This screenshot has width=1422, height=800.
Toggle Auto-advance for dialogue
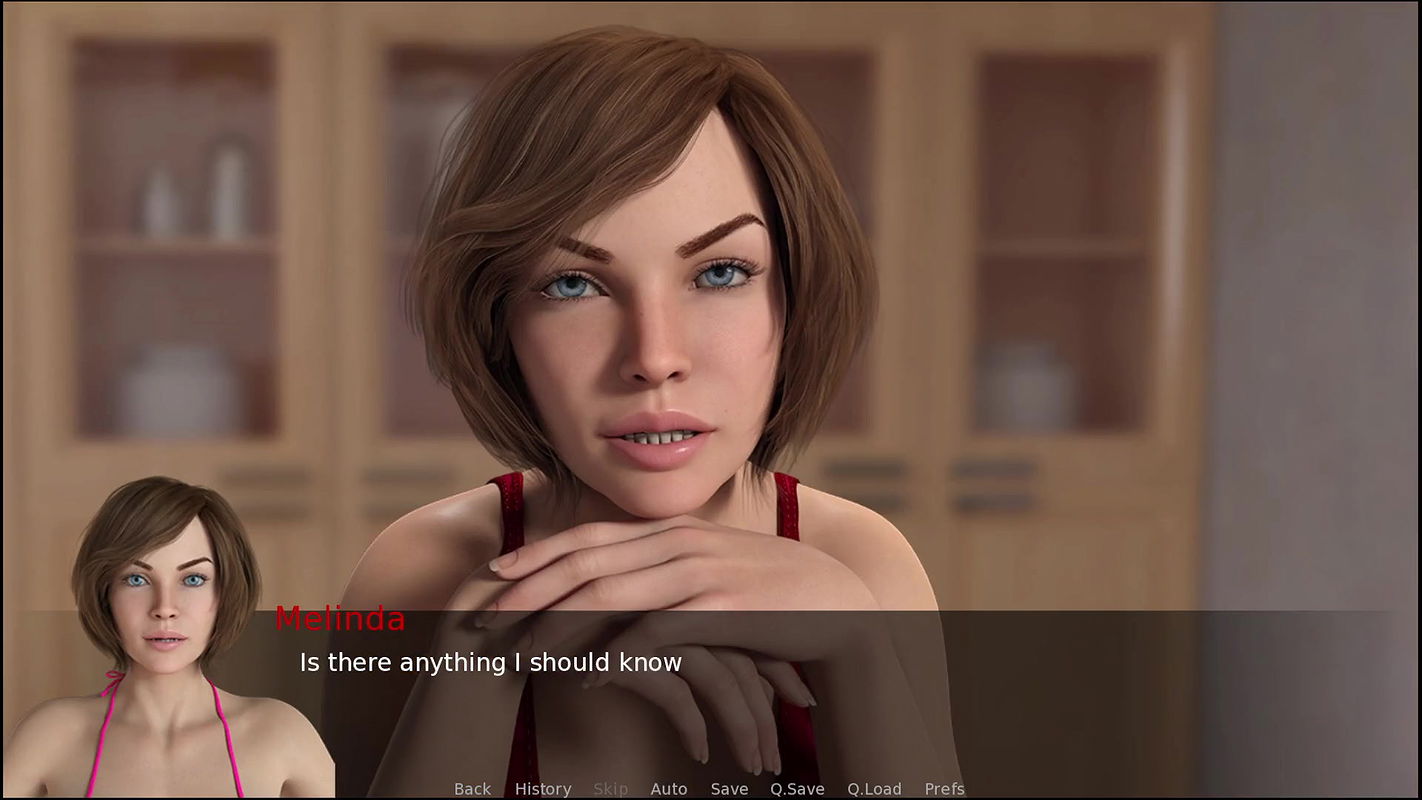669,789
